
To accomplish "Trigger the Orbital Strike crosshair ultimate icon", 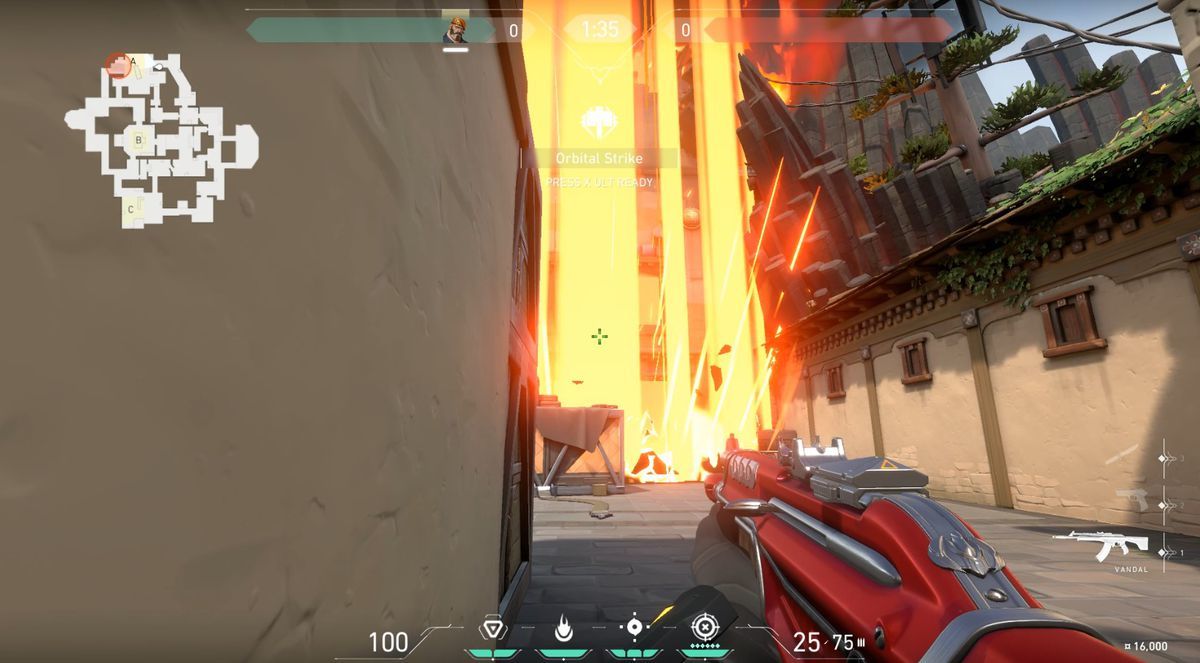I will (704, 628).
